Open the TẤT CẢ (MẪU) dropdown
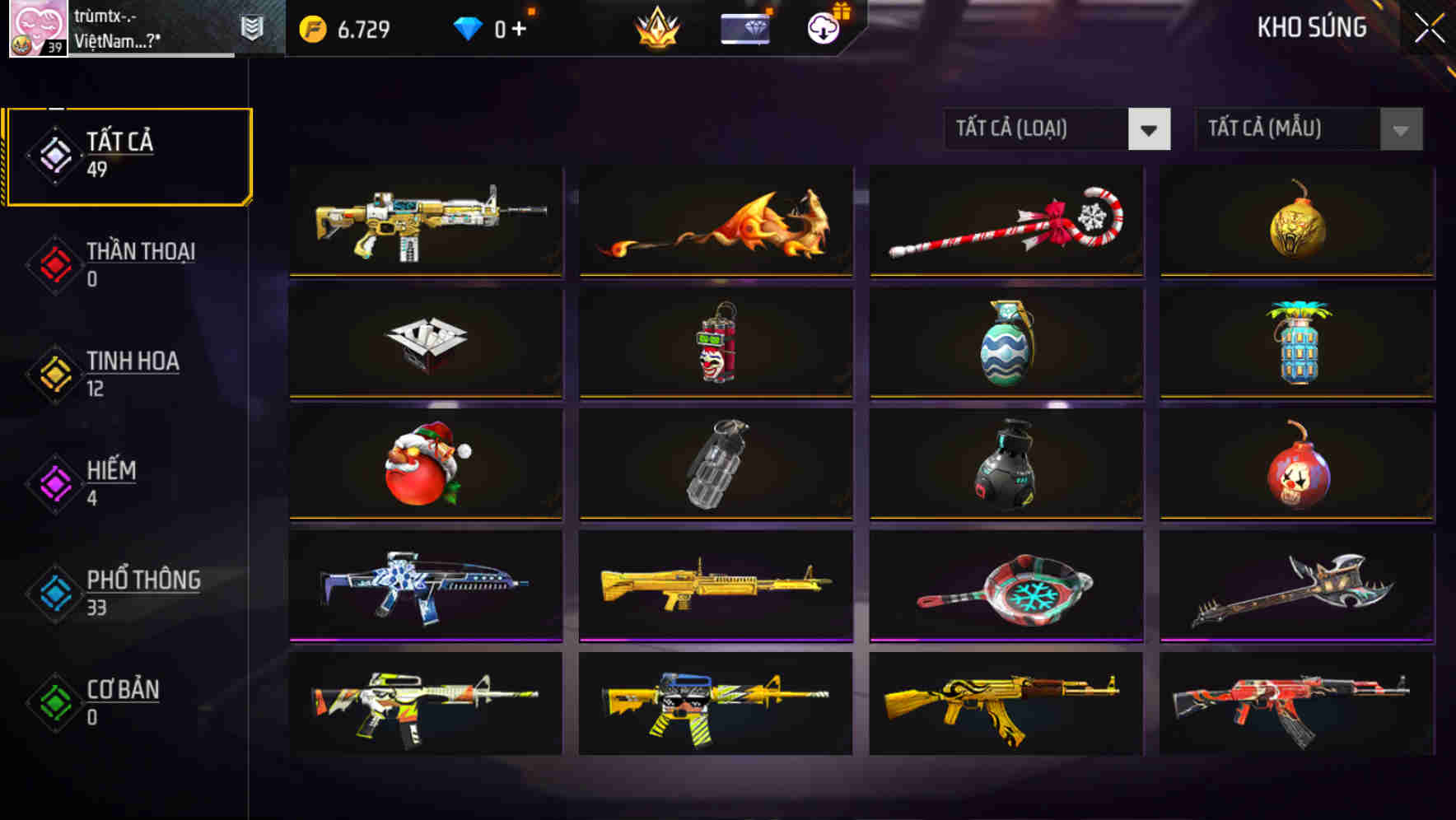 [x=1289, y=129]
